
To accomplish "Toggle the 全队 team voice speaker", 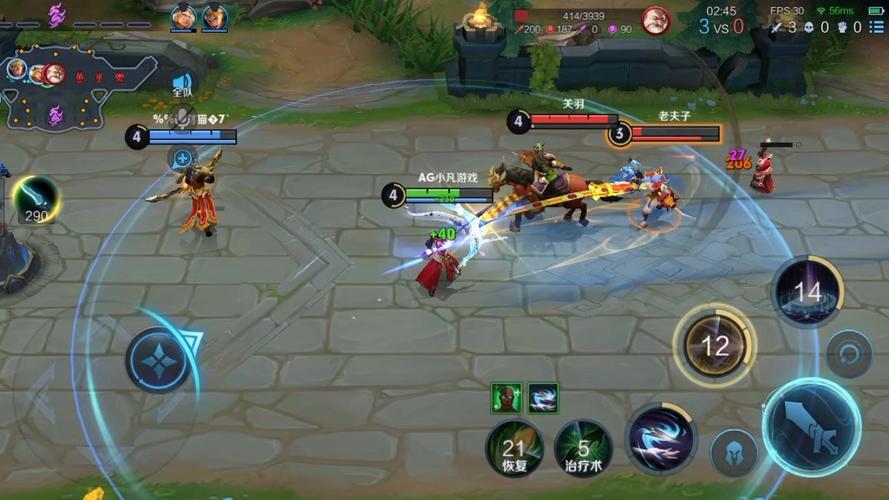I will 182,83.
